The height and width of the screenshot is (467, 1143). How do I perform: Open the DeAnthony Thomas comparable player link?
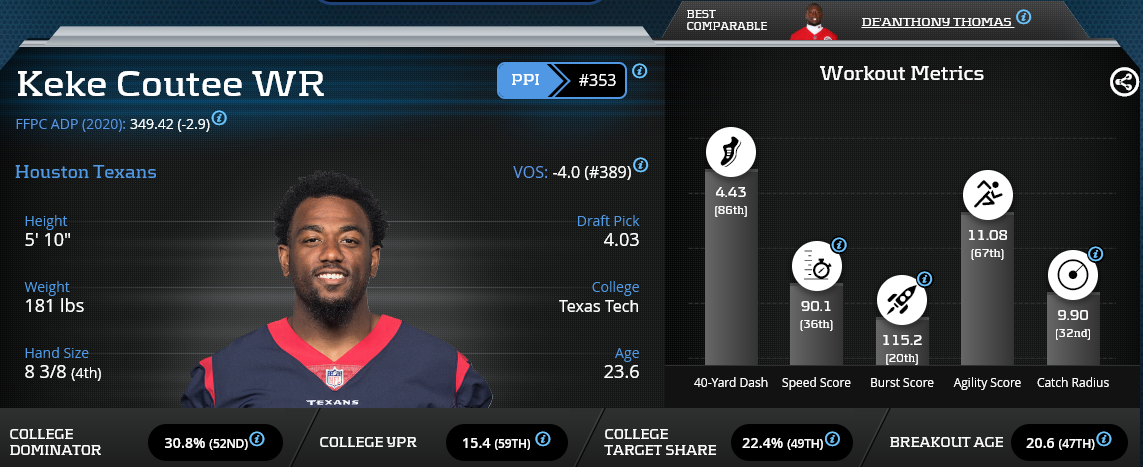tap(936, 21)
